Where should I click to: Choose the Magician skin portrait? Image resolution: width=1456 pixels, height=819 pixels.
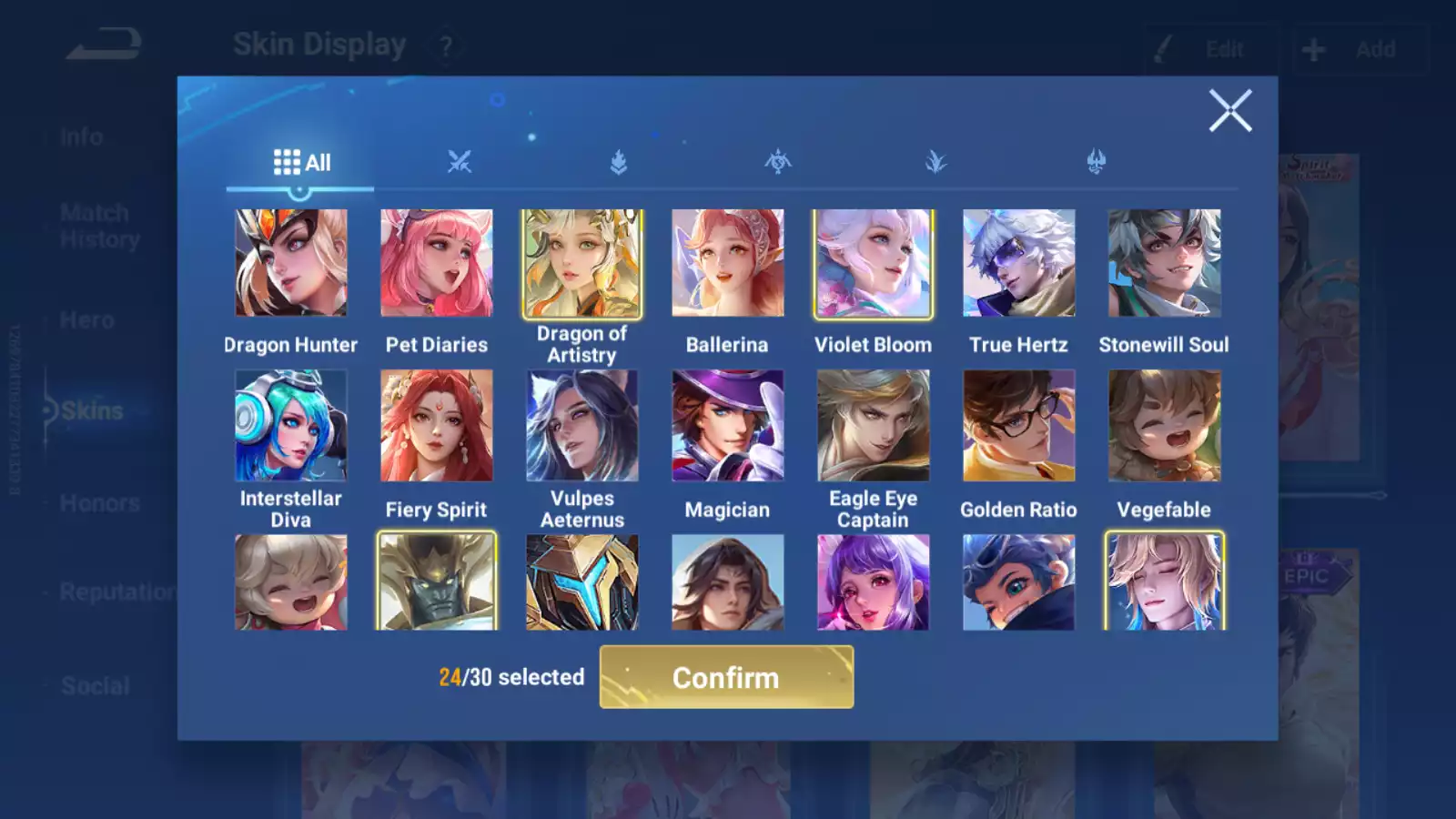[x=728, y=425]
